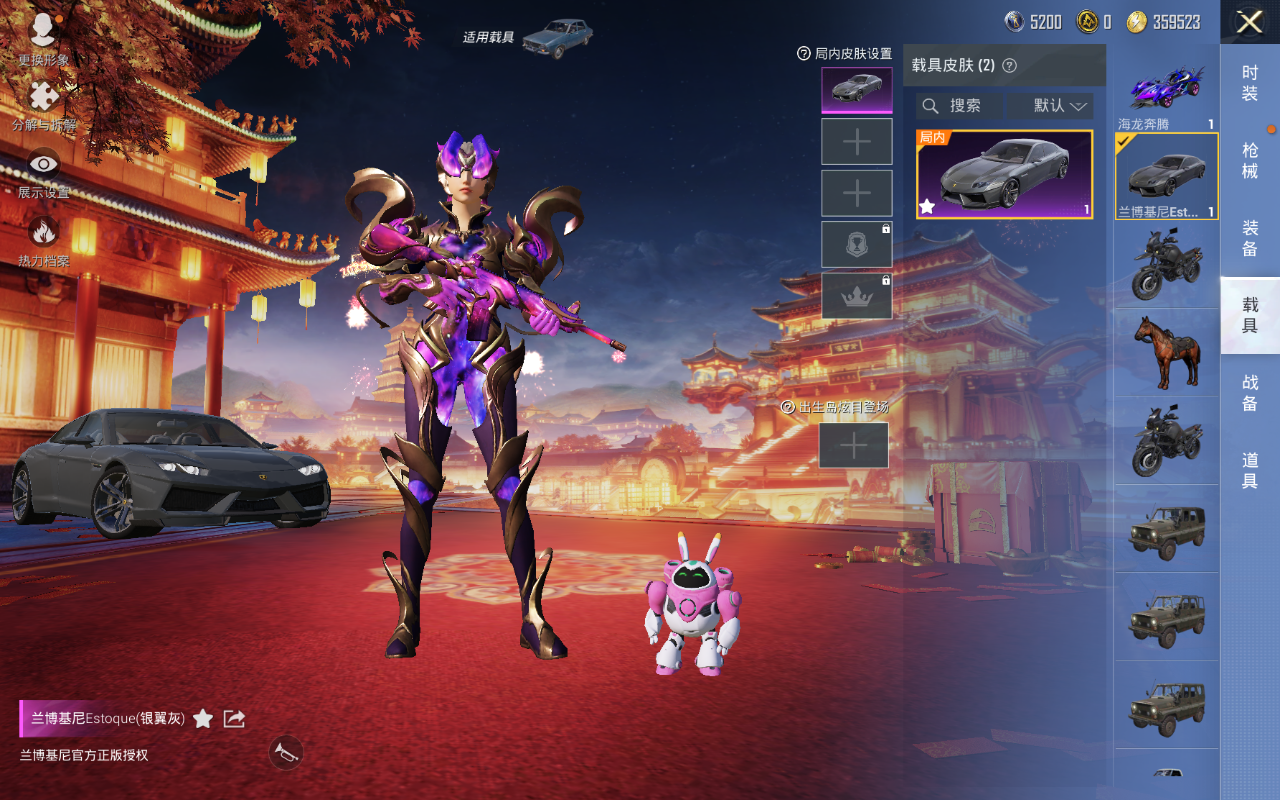Open 分解与拆解 puzzle icon menu
This screenshot has width=1280, height=800.
click(43, 104)
